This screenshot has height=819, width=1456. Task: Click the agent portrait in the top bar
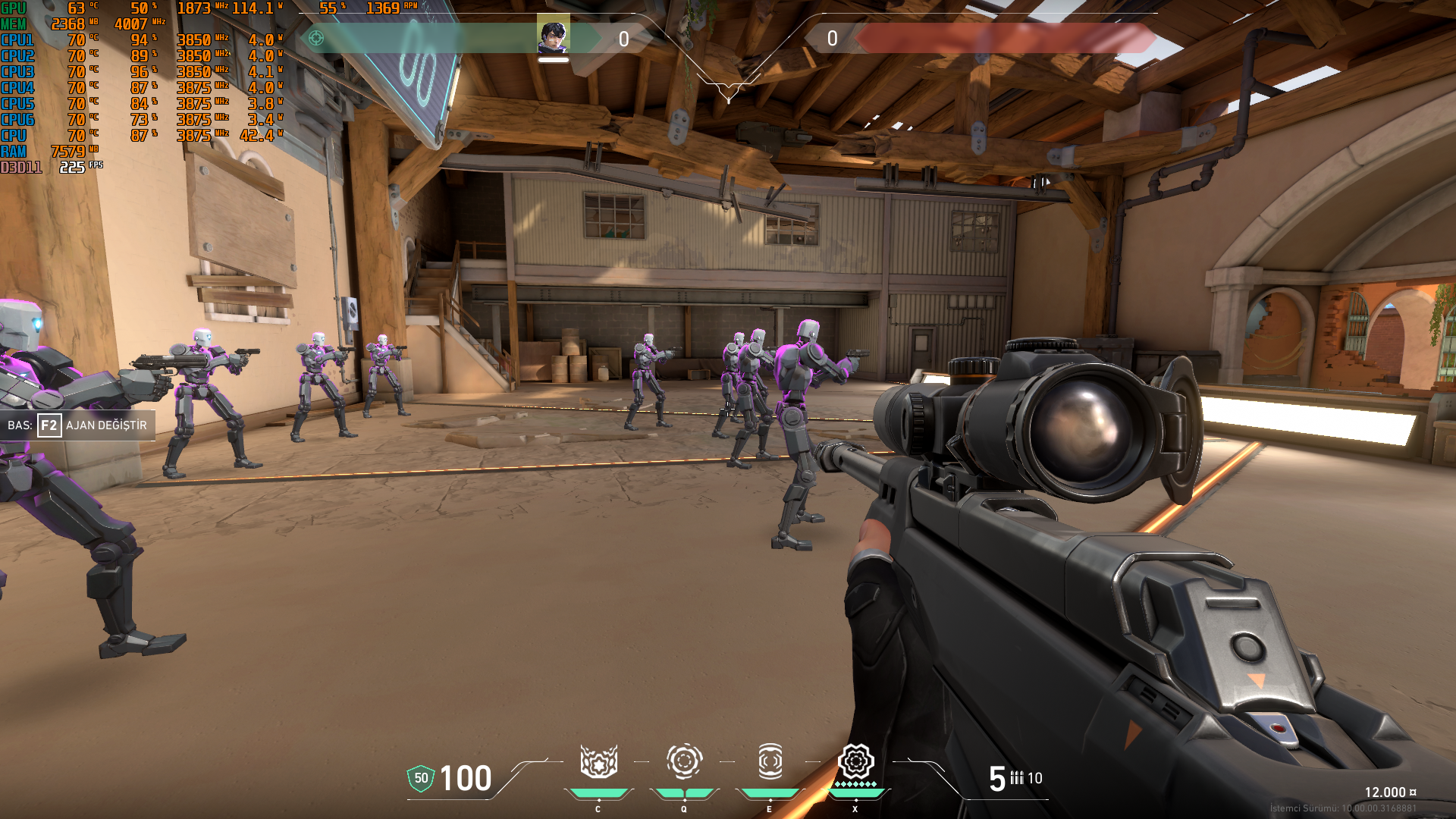click(553, 36)
